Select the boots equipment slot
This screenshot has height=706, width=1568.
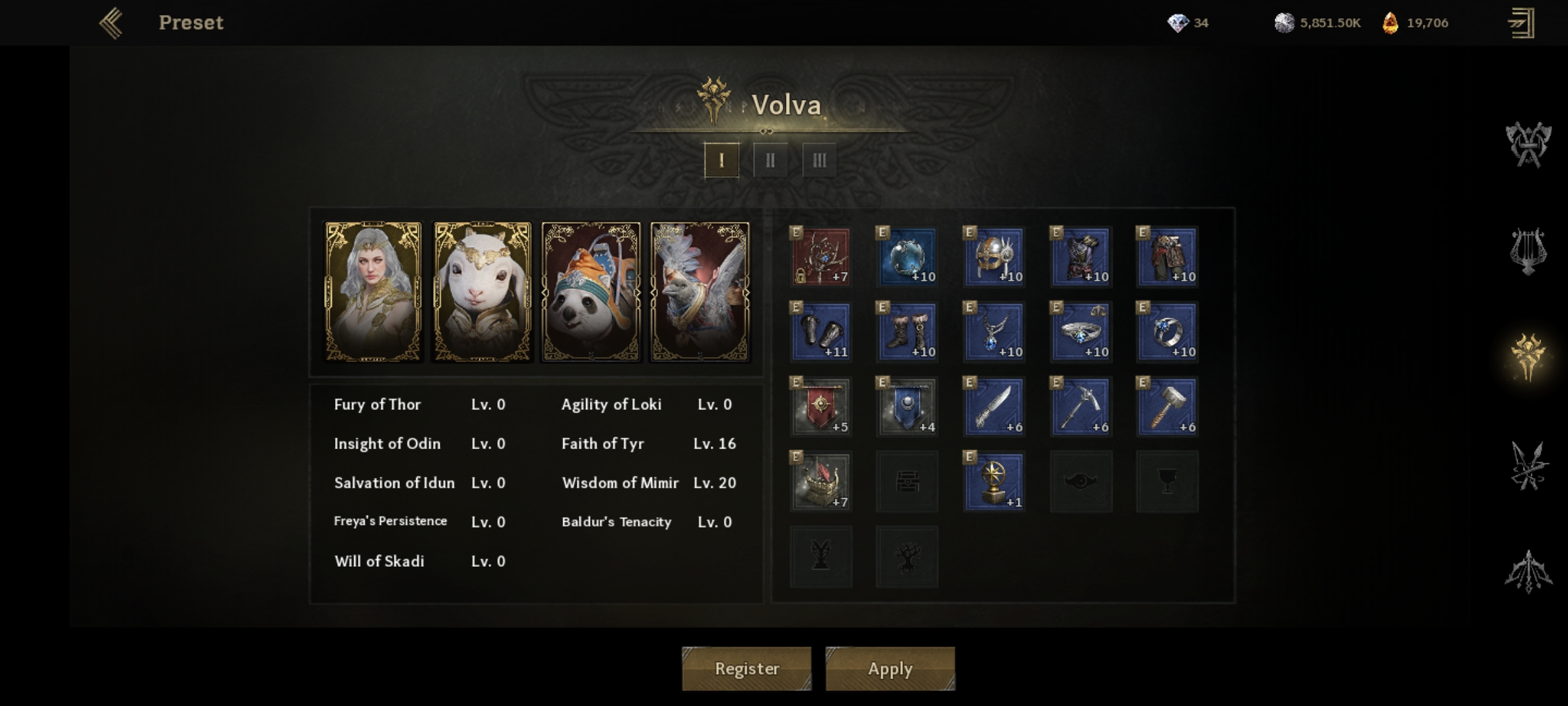point(907,332)
